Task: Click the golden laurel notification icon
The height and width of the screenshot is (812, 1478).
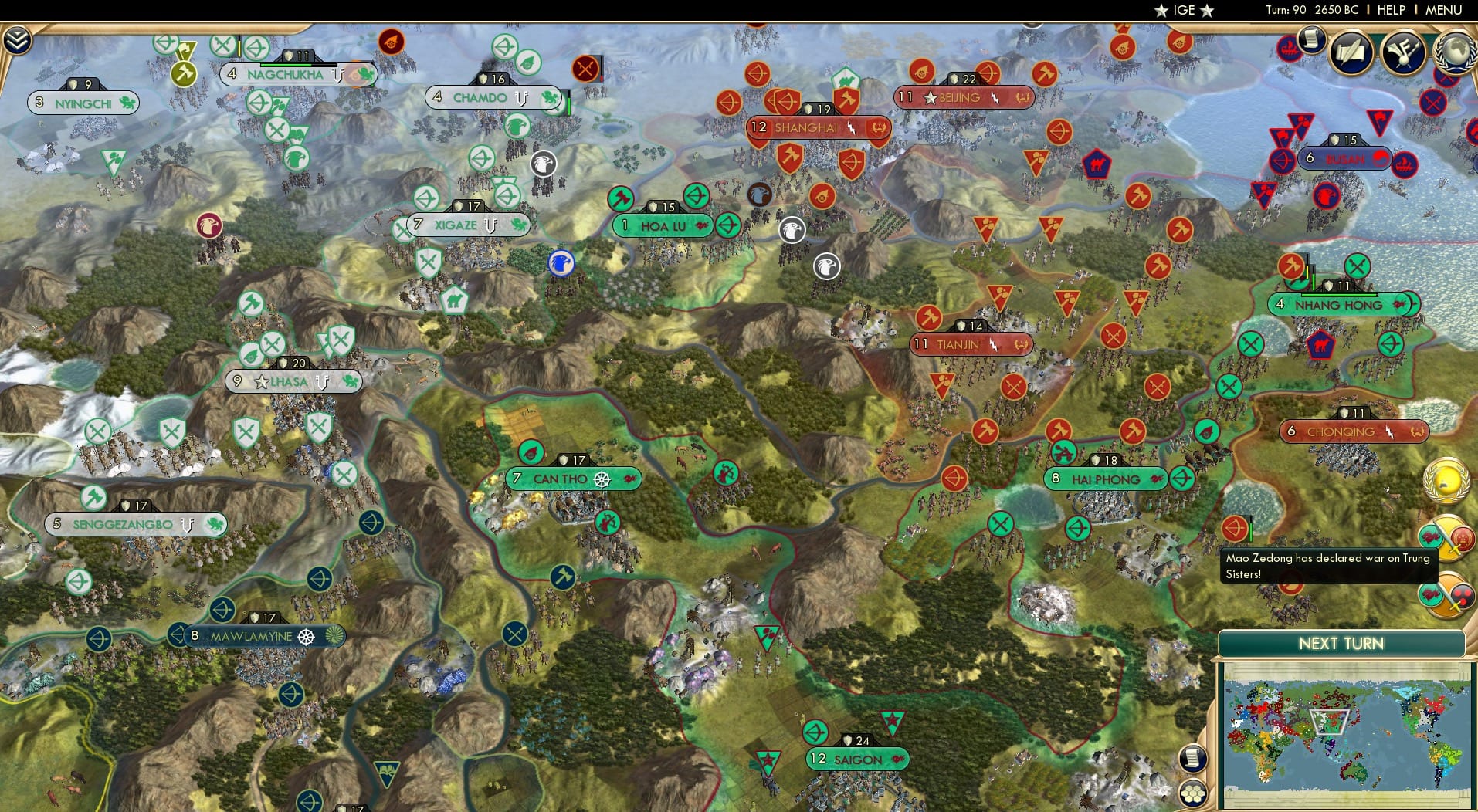Action: point(1446,480)
